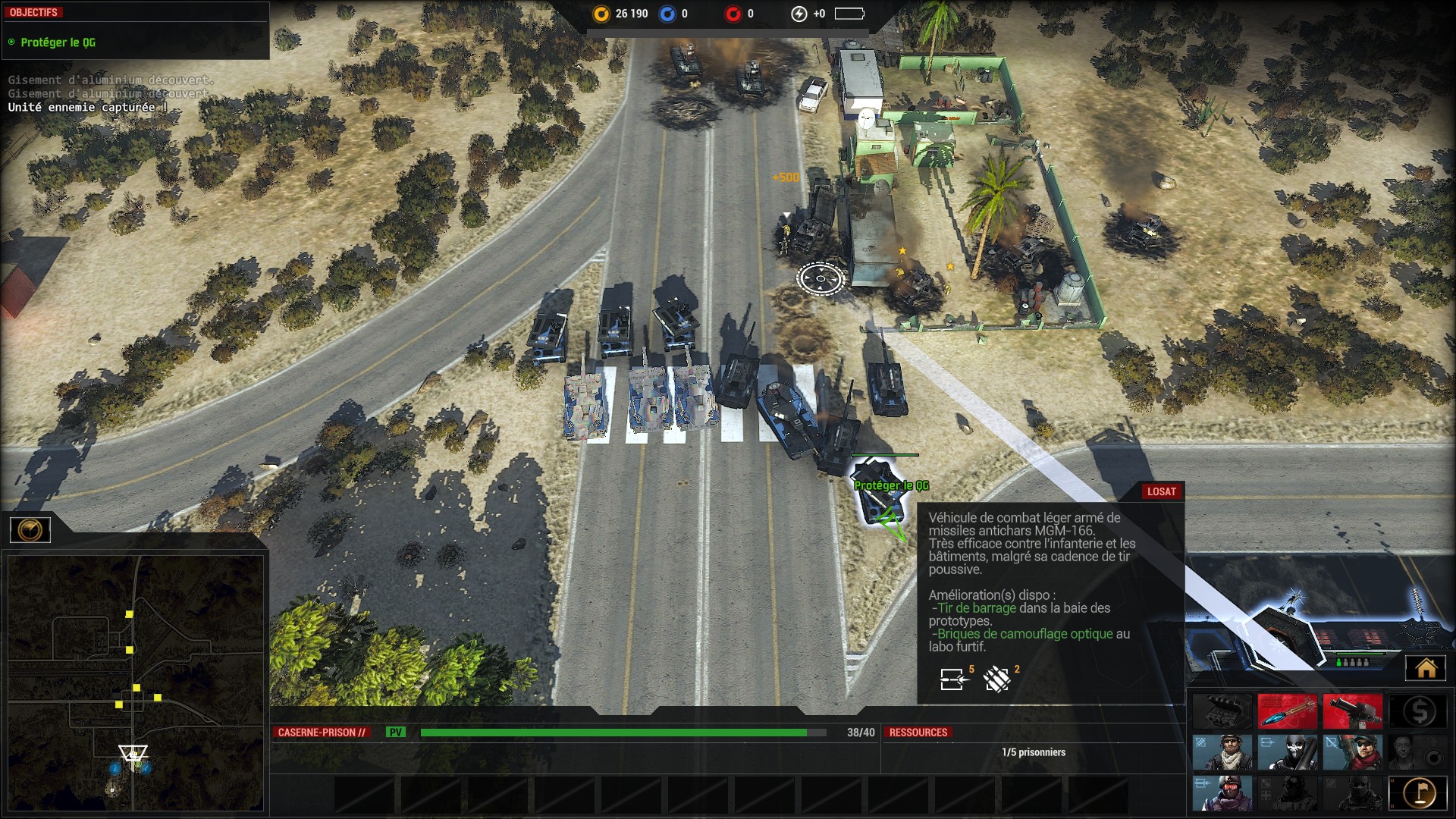This screenshot has width=1456, height=819.
Task: Click the greyed-out open briefcase icon
Action: (x=1222, y=711)
